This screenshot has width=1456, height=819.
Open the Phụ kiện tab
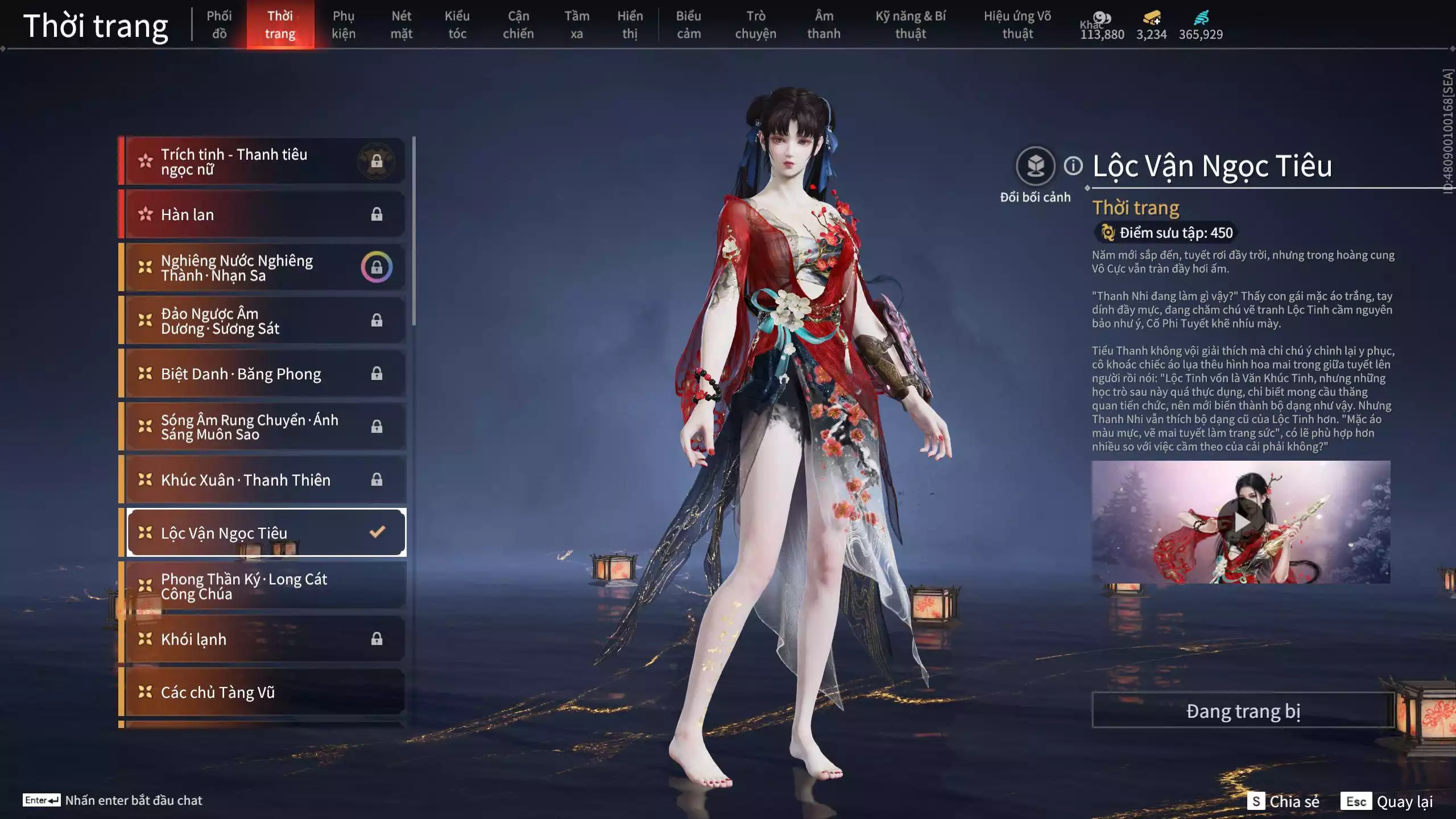pyautogui.click(x=344, y=25)
